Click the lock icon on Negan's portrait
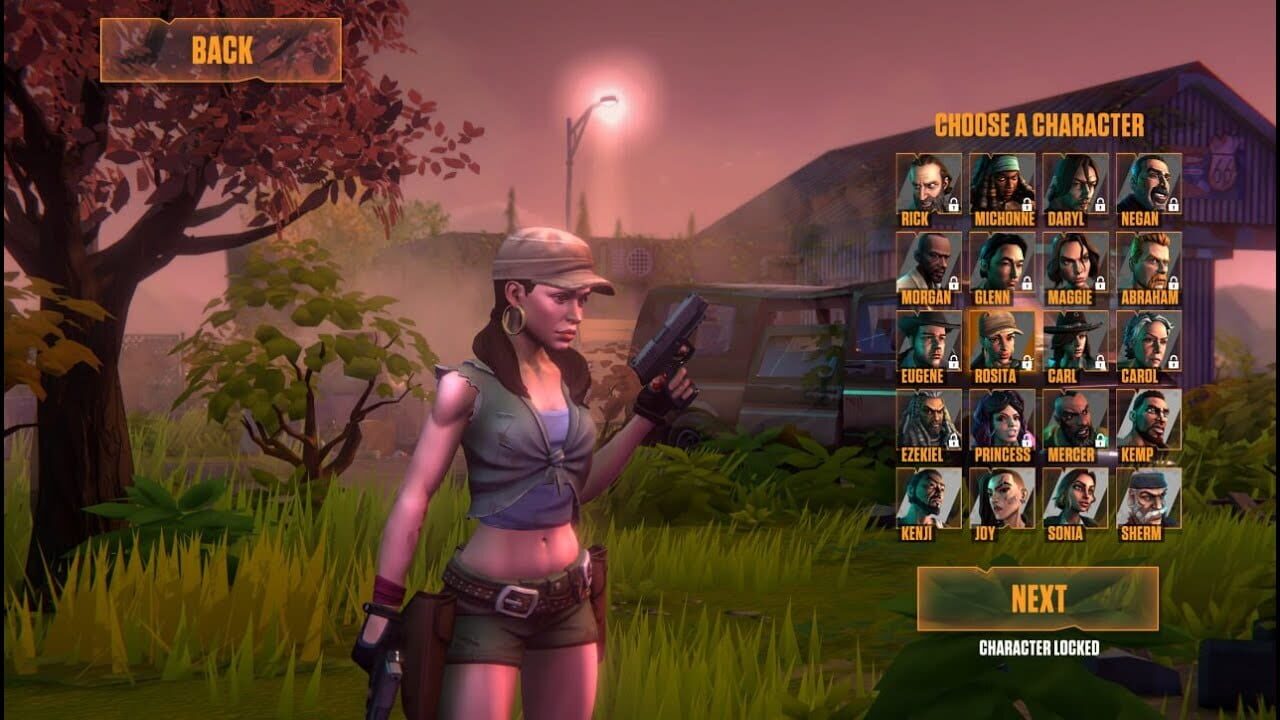This screenshot has height=720, width=1280. [x=1174, y=204]
